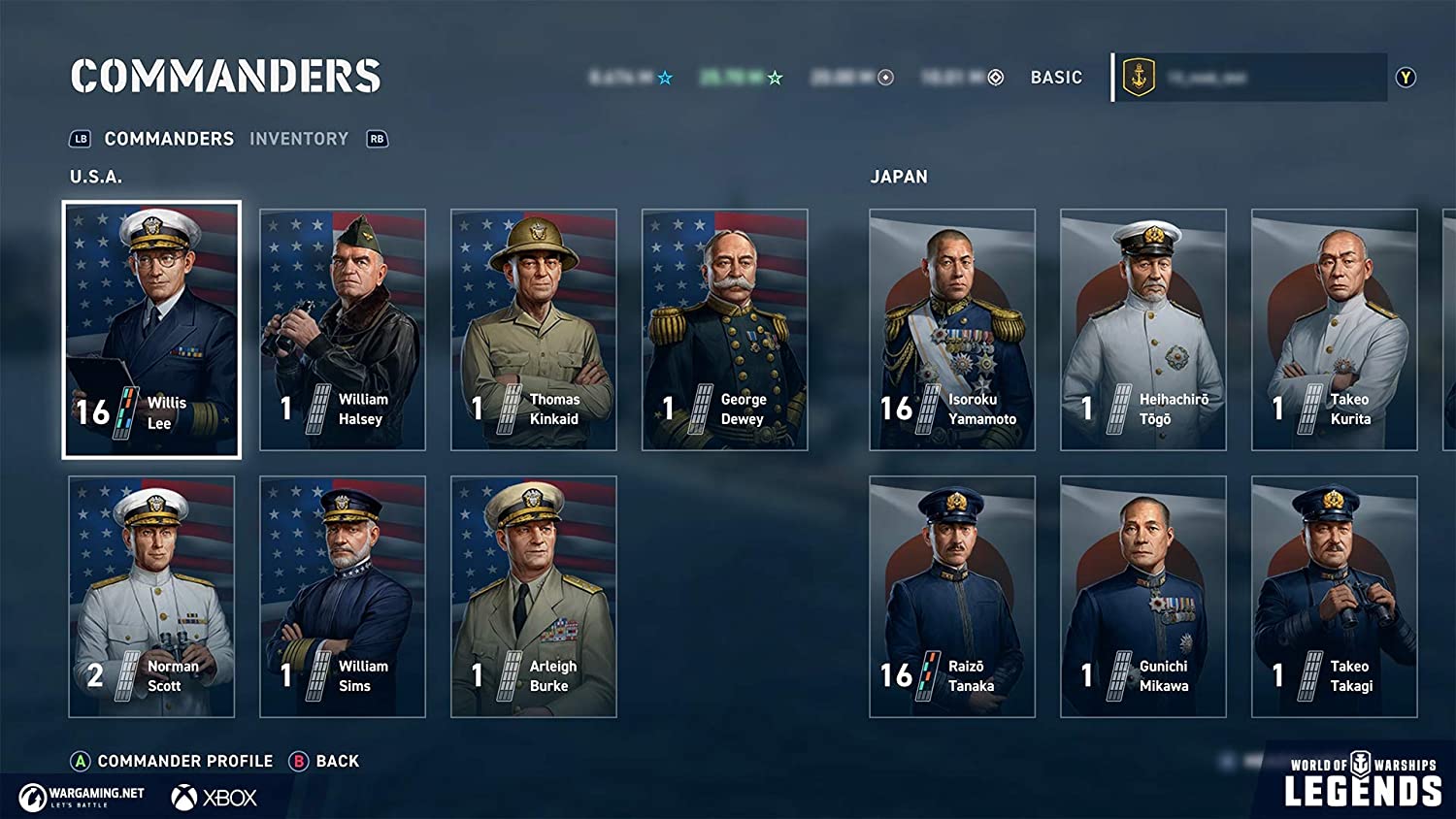Choose the William Halsey commander card
This screenshot has height=819, width=1456.
pyautogui.click(x=343, y=329)
